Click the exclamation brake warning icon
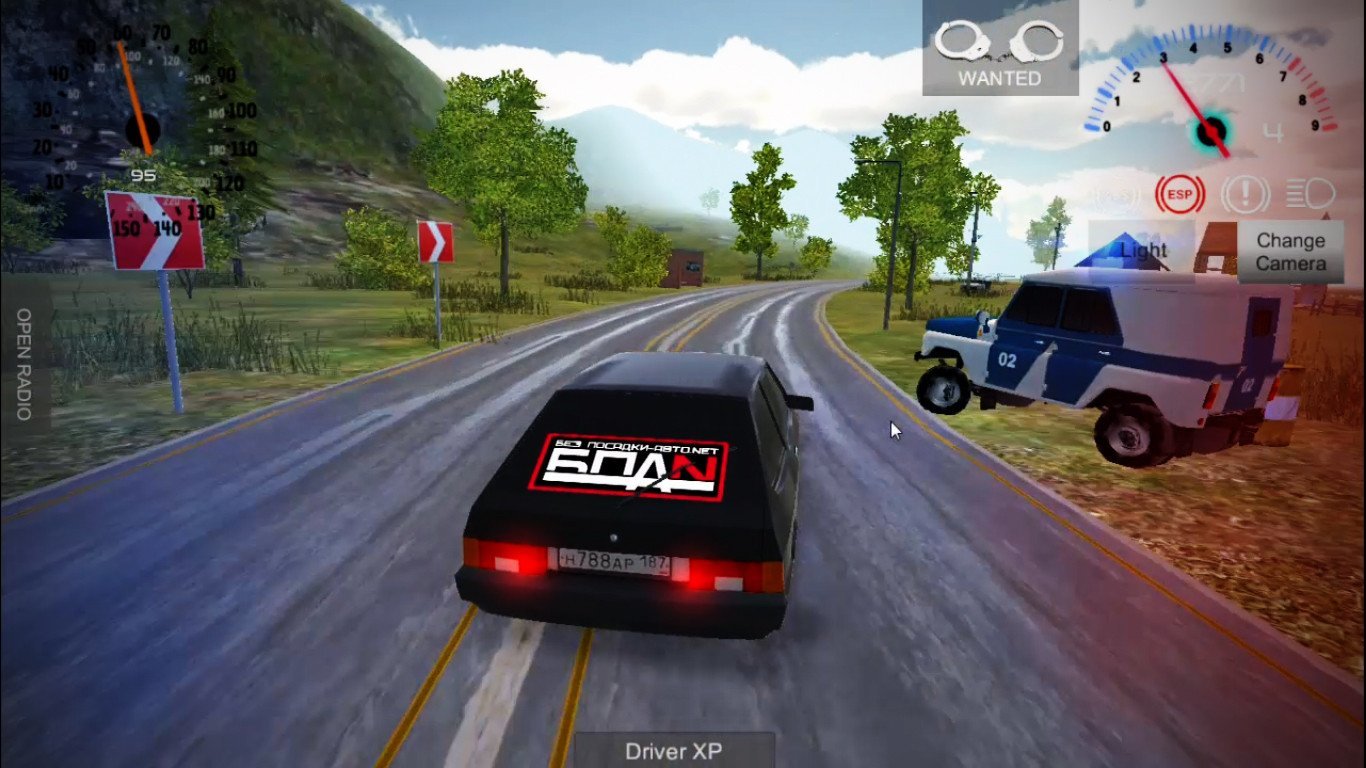The height and width of the screenshot is (768, 1366). pos(1244,193)
